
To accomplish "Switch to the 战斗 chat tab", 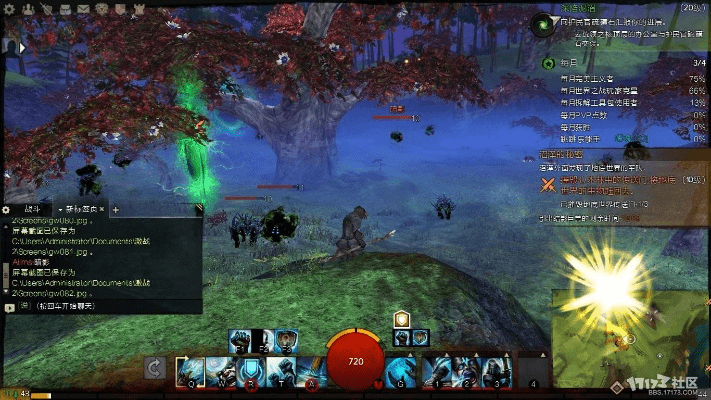I will (x=30, y=210).
